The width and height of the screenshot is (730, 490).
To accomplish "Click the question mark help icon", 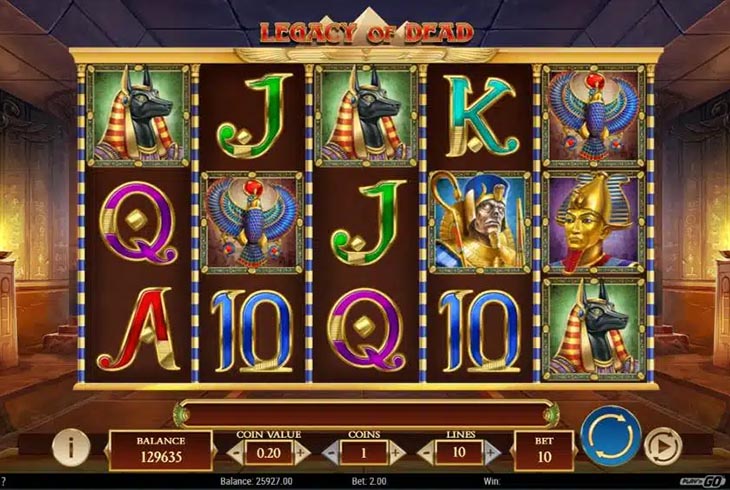I will (4, 482).
